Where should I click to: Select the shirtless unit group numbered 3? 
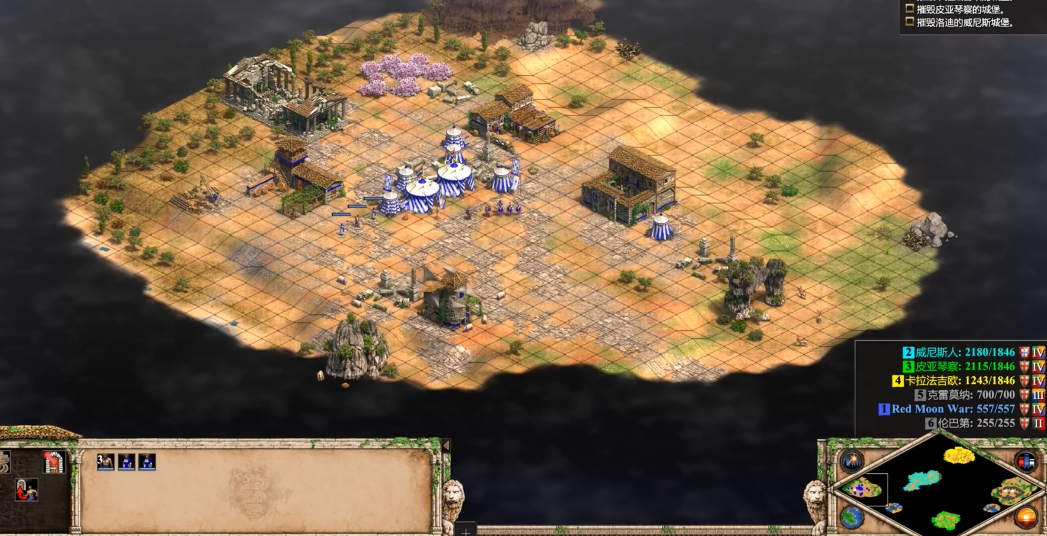tap(105, 462)
